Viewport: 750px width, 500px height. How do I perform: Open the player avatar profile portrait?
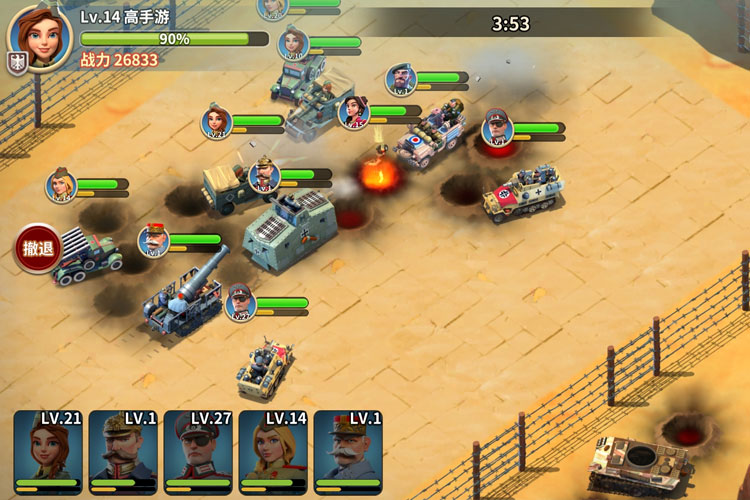pyautogui.click(x=40, y=37)
